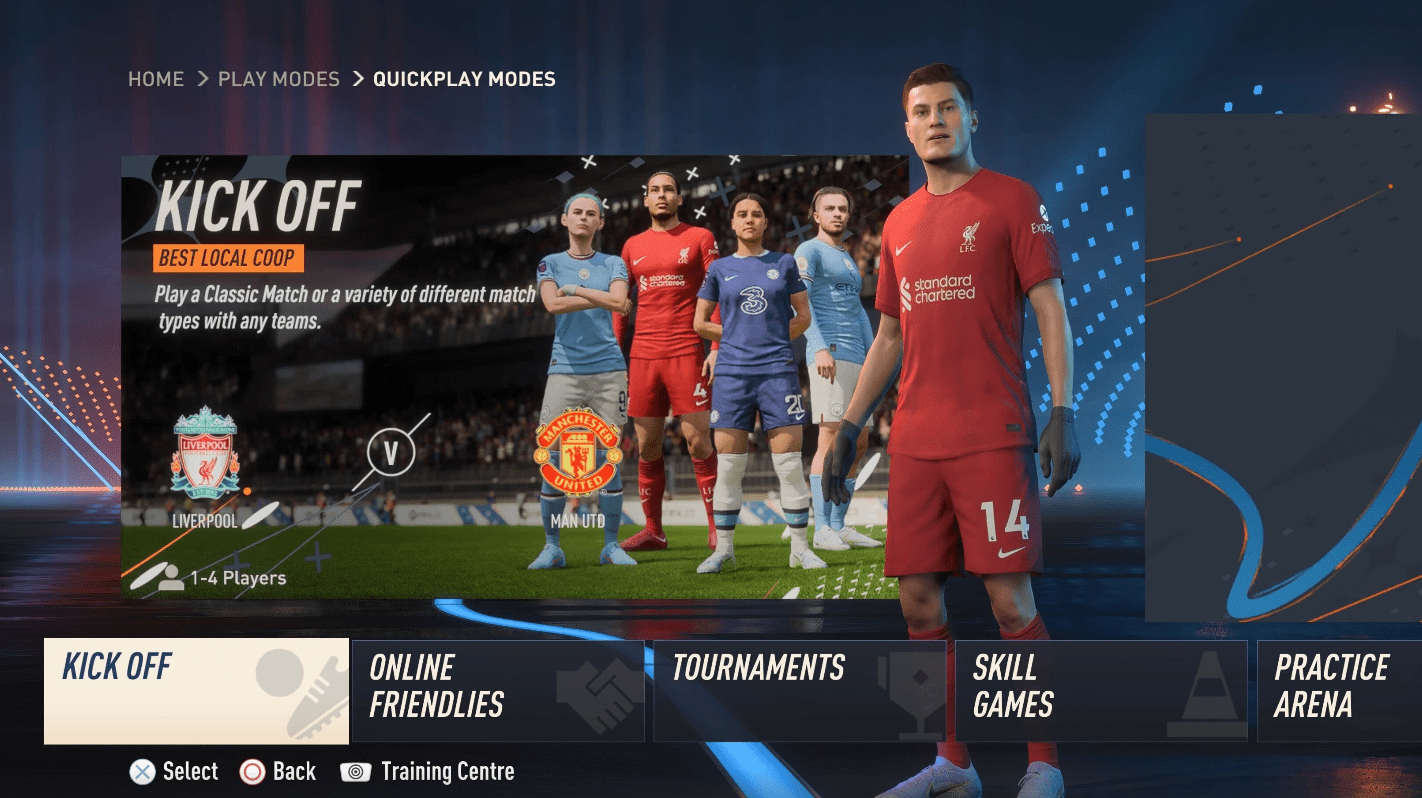Navigate to PLAY MODES via breadcrumb

coord(278,79)
